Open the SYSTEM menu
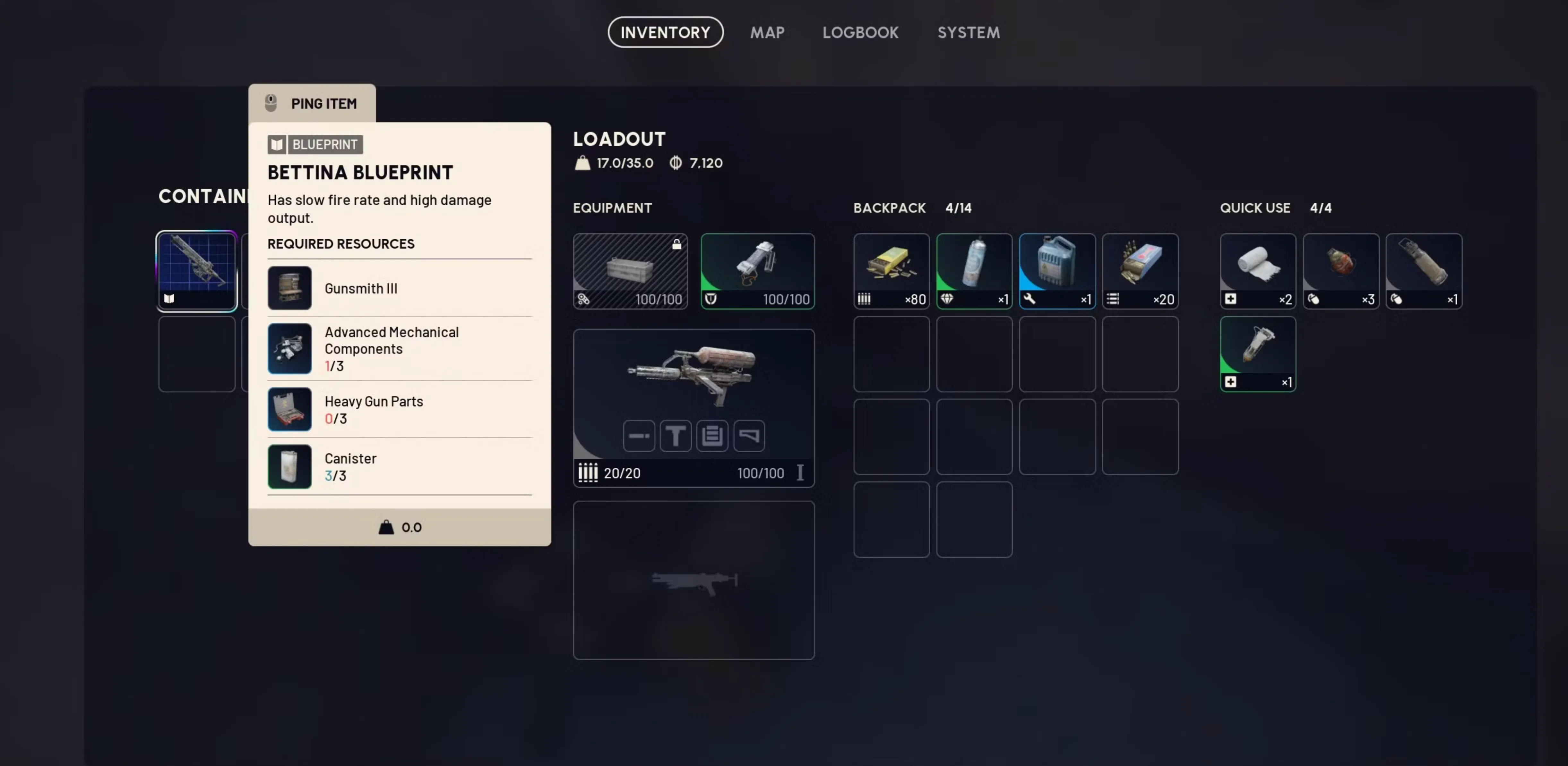Screen dimensions: 1568x766 [x=969, y=32]
